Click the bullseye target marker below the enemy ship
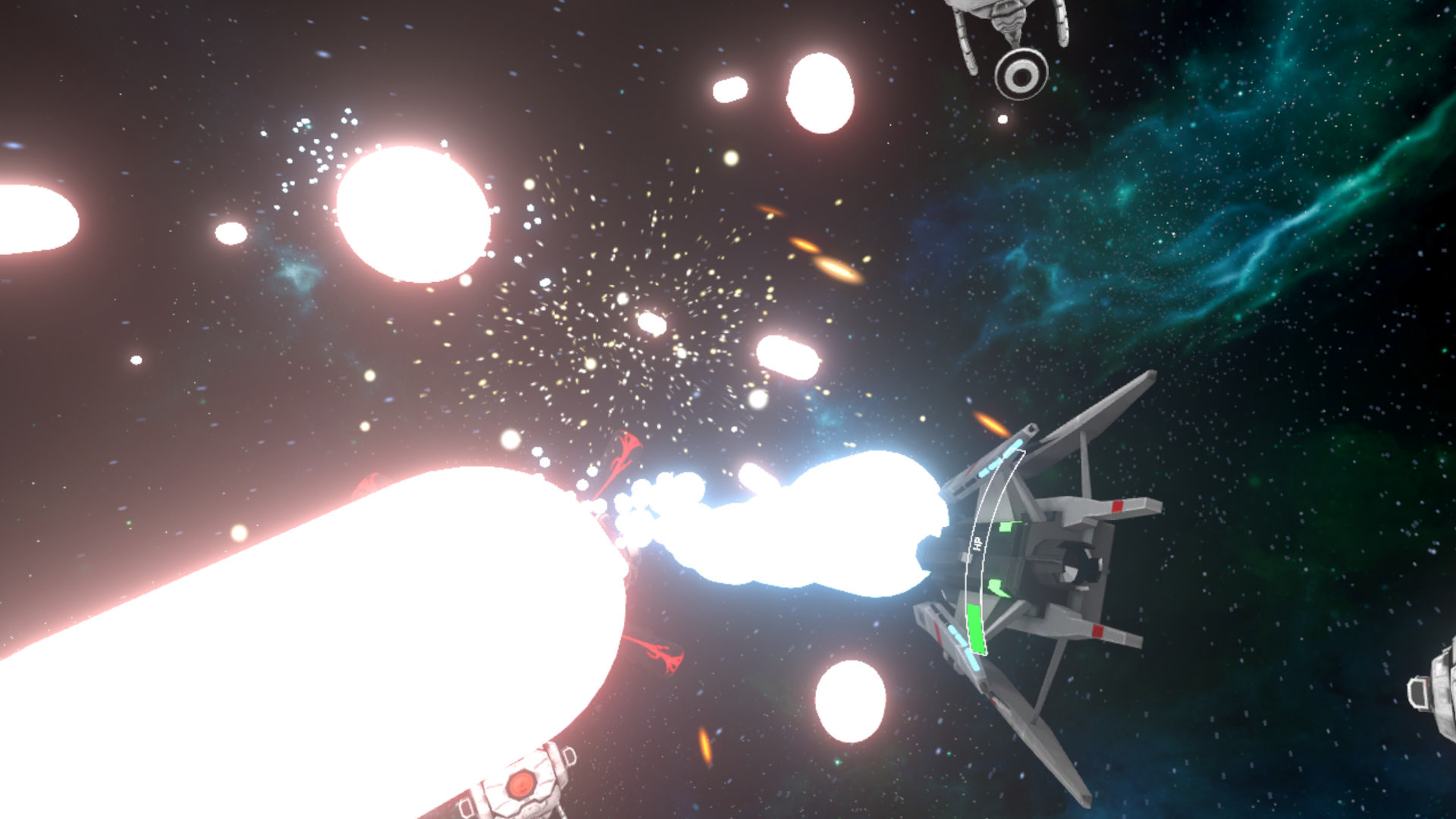Image resolution: width=1456 pixels, height=819 pixels. [1021, 75]
